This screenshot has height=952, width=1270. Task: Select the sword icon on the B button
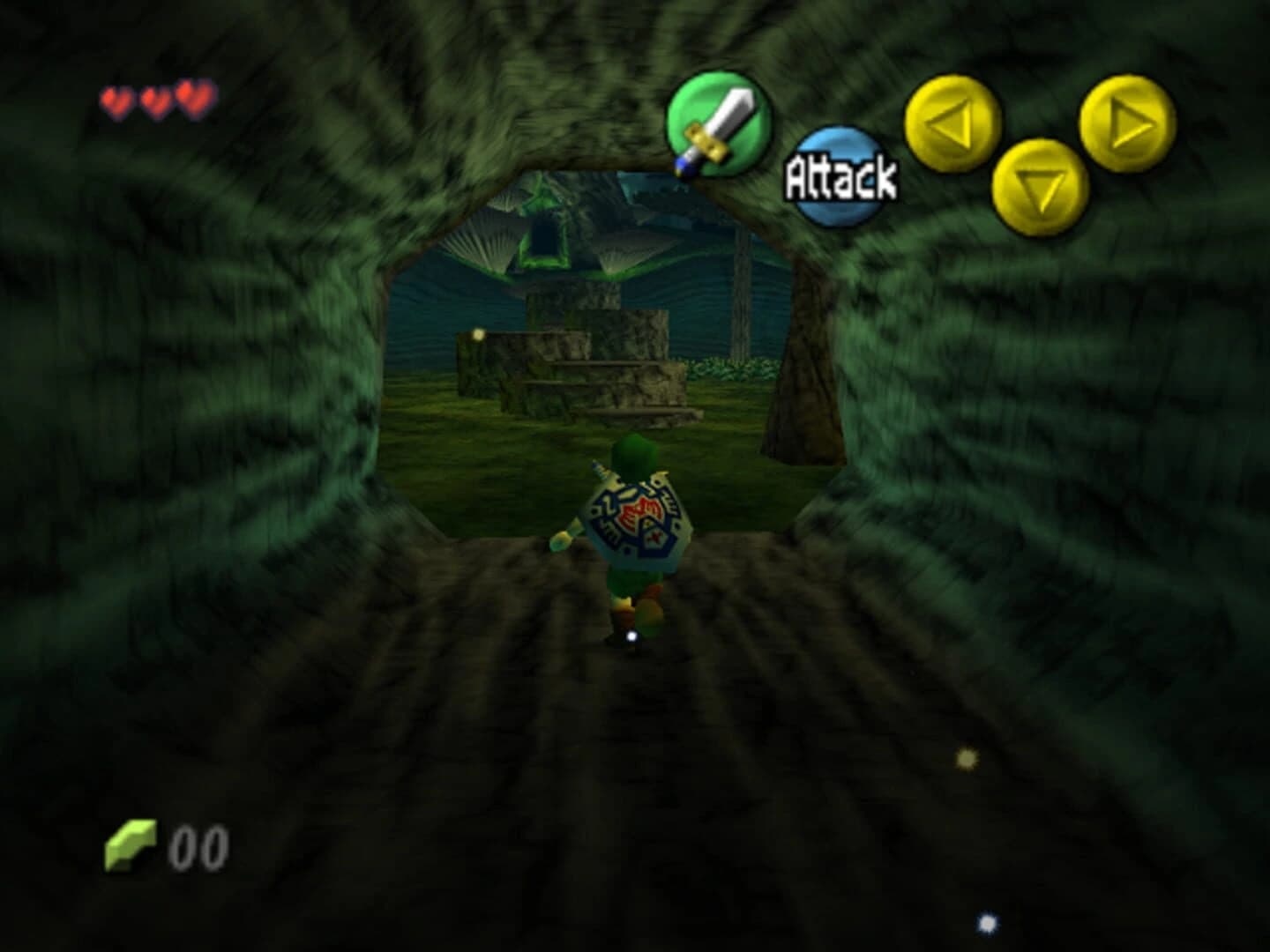[x=719, y=123]
